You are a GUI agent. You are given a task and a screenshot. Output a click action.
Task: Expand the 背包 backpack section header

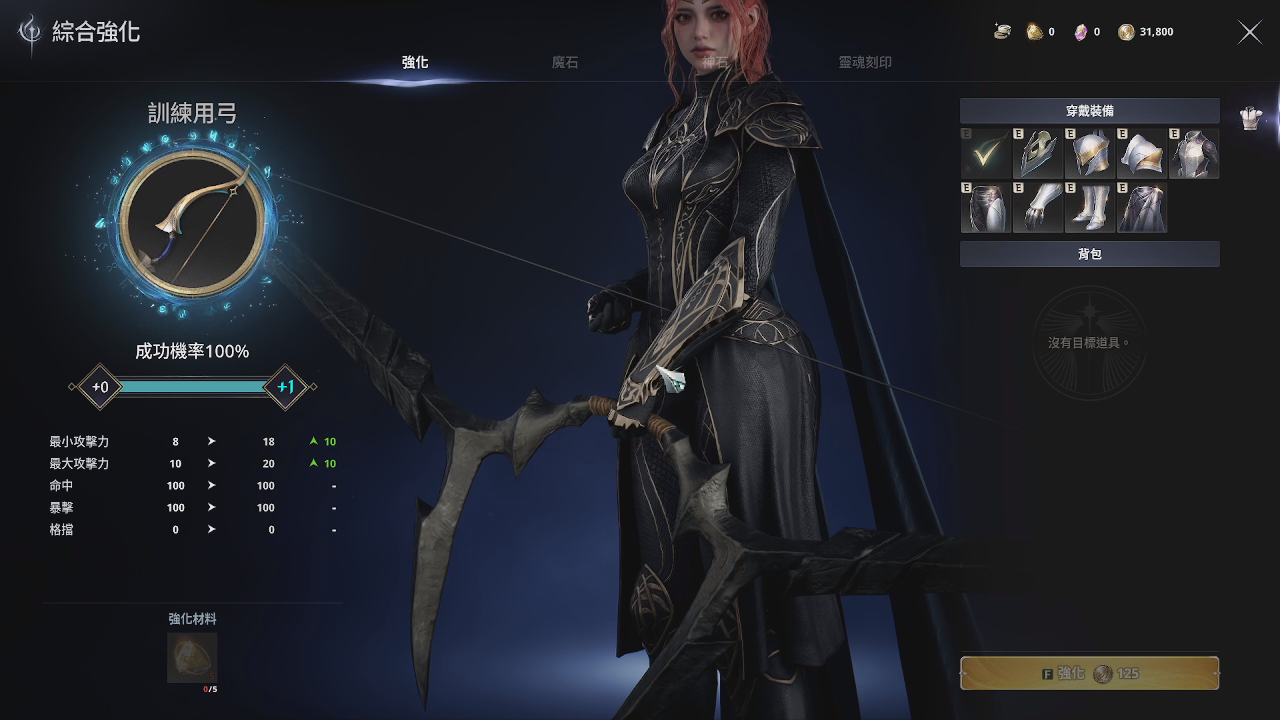point(1089,254)
